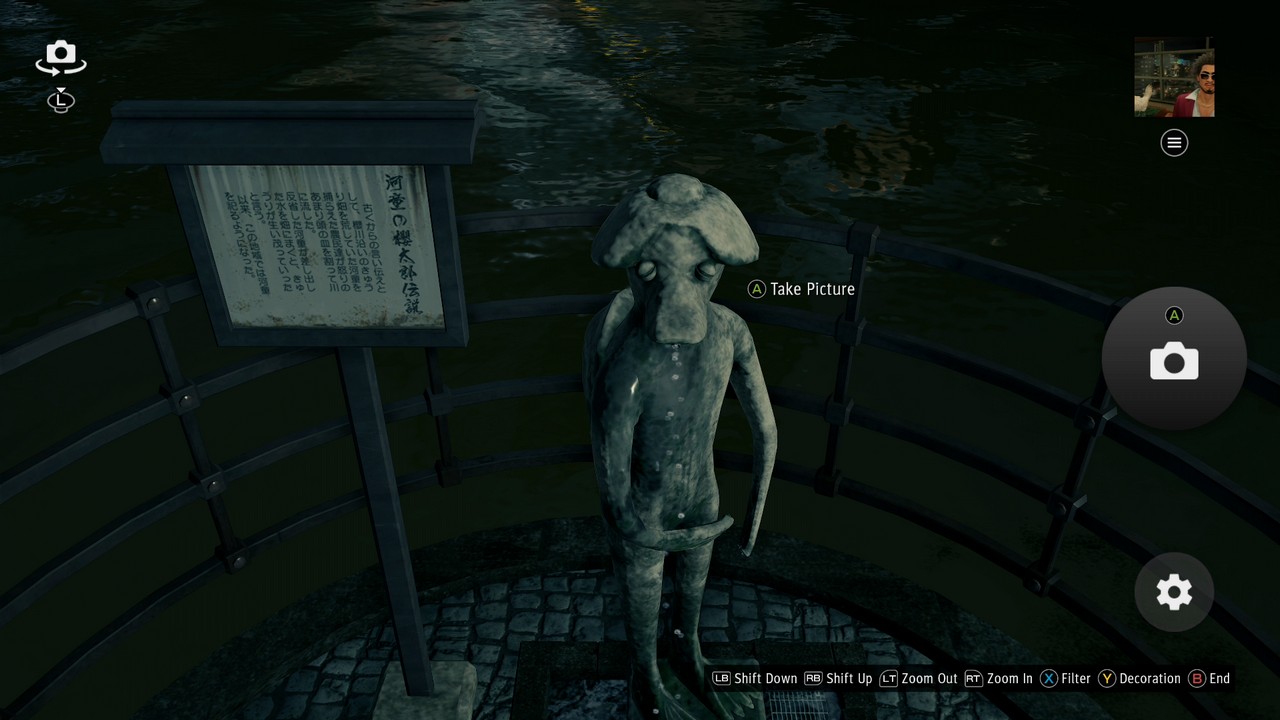
Task: Click the A icon above the shutter
Action: (x=1173, y=315)
